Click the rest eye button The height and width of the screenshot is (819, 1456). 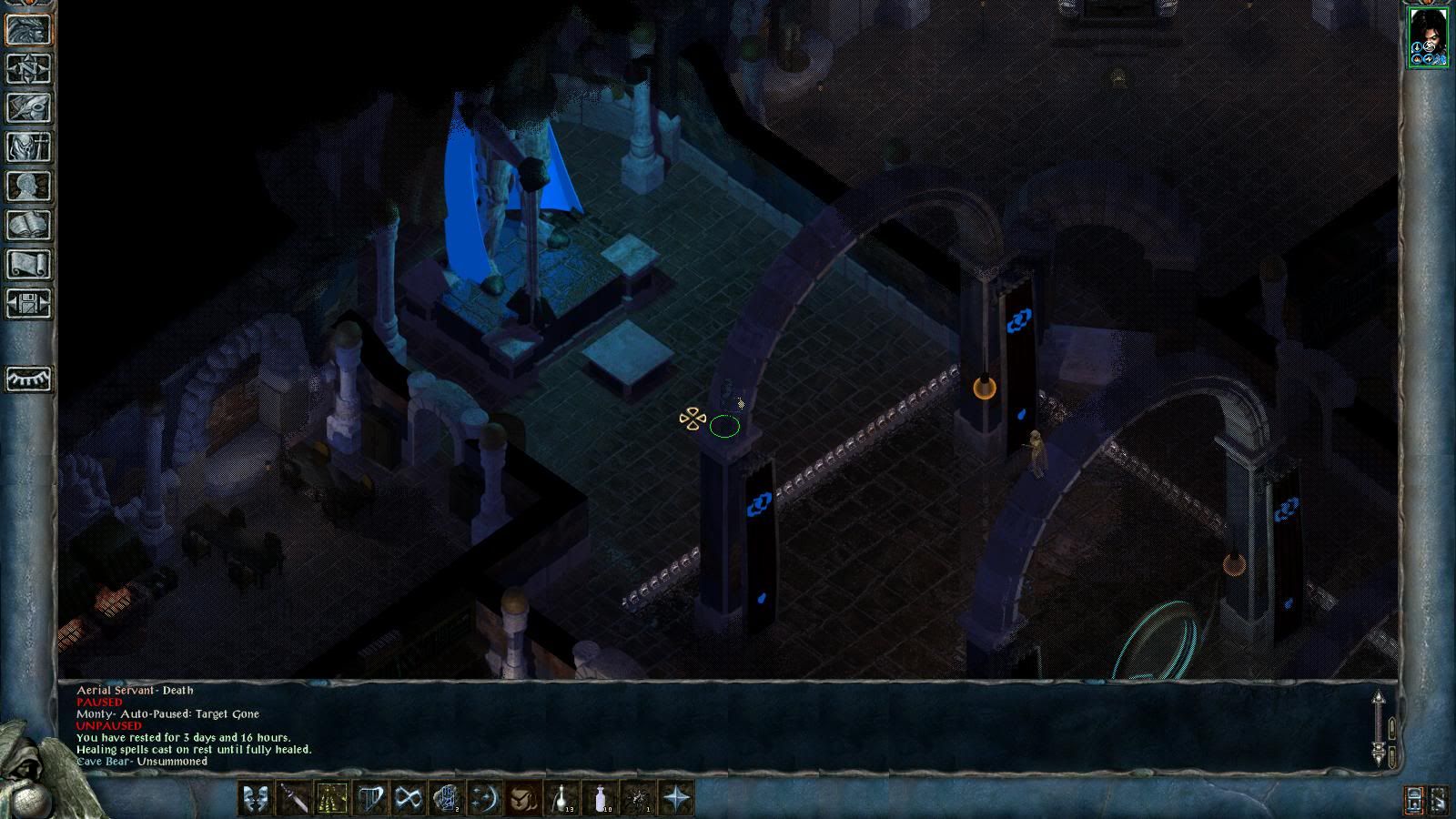28,379
